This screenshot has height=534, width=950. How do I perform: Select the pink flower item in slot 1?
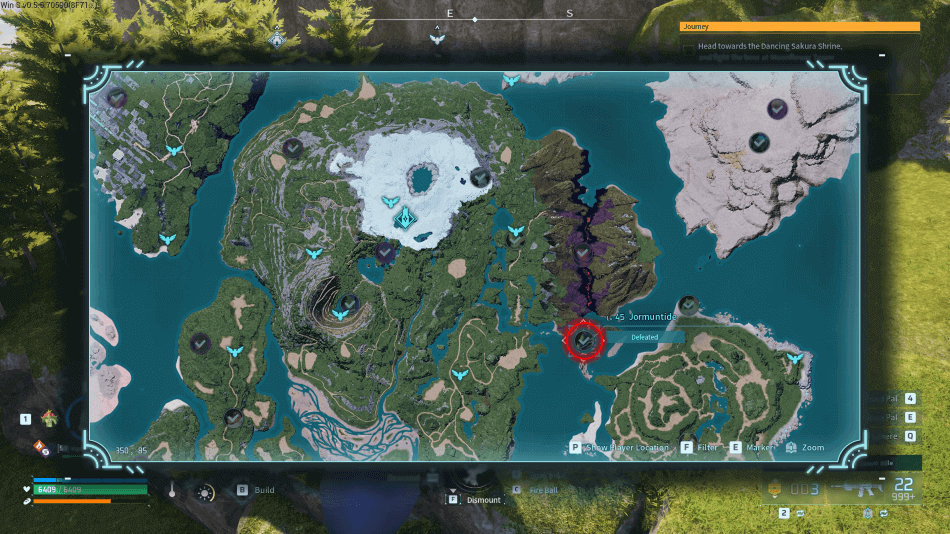coord(47,418)
